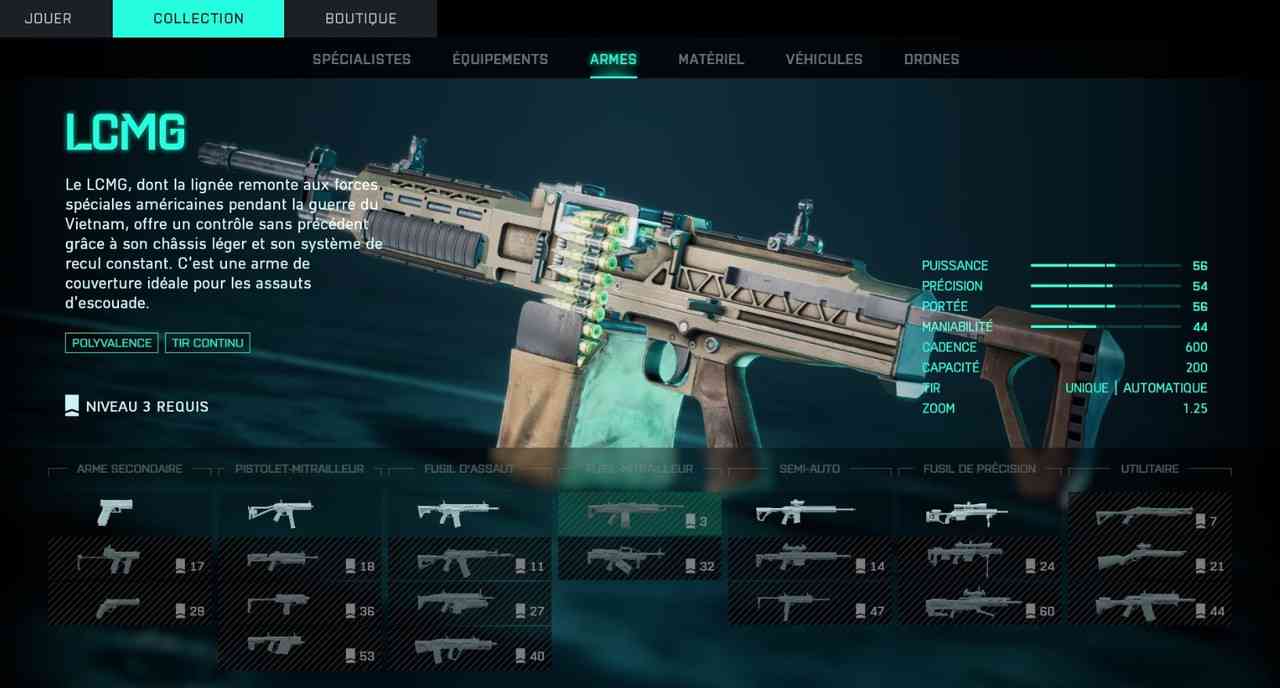Switch to the MATÉRIEL category
Screen dimensions: 1280x688
tap(711, 59)
